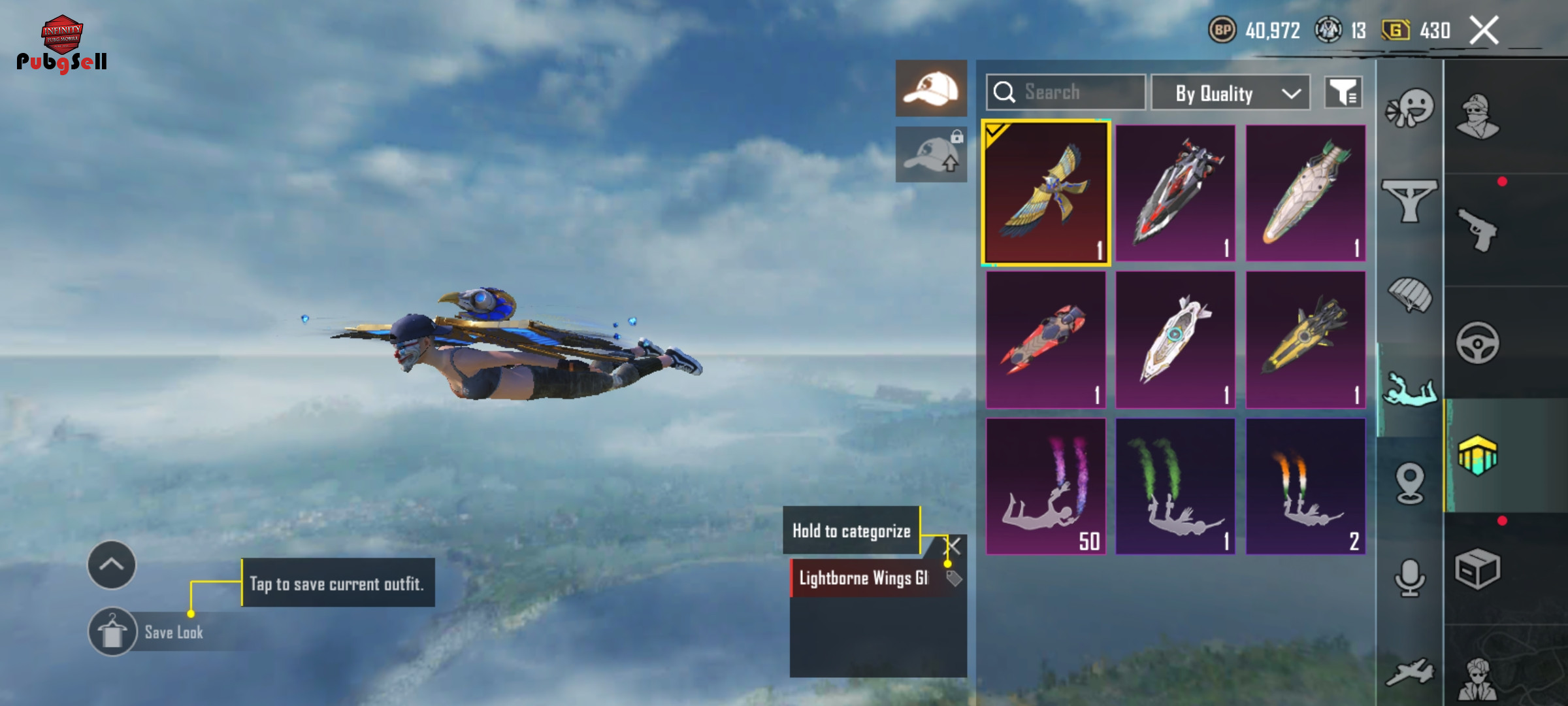Expand the up-arrow panel button

pyautogui.click(x=112, y=565)
